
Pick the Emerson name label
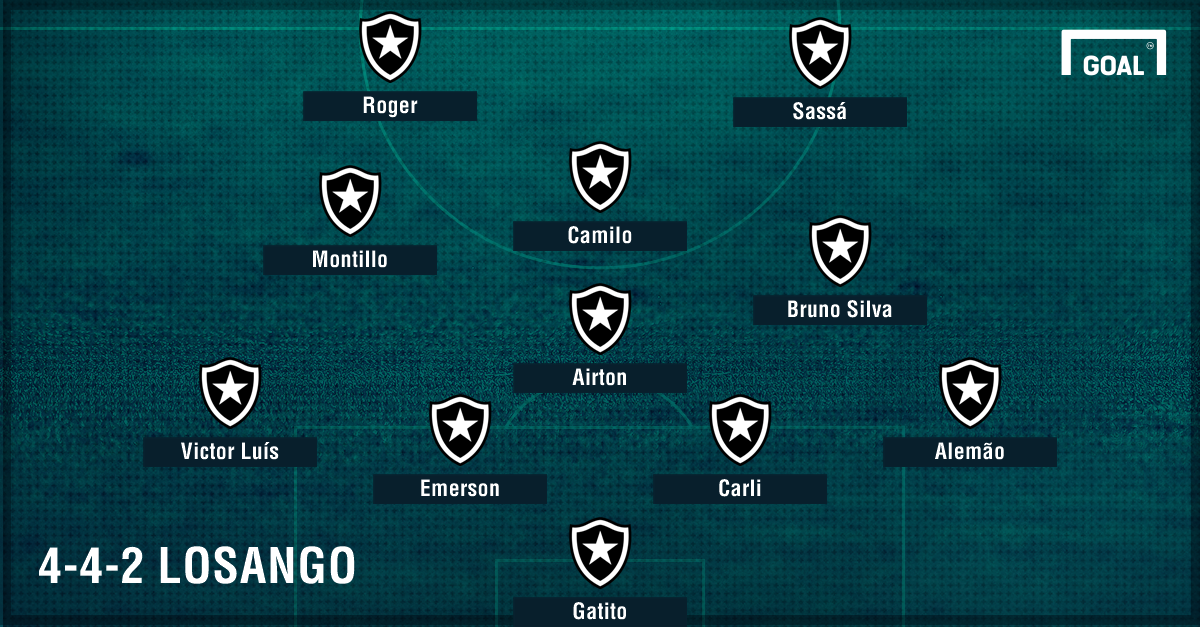tap(460, 489)
